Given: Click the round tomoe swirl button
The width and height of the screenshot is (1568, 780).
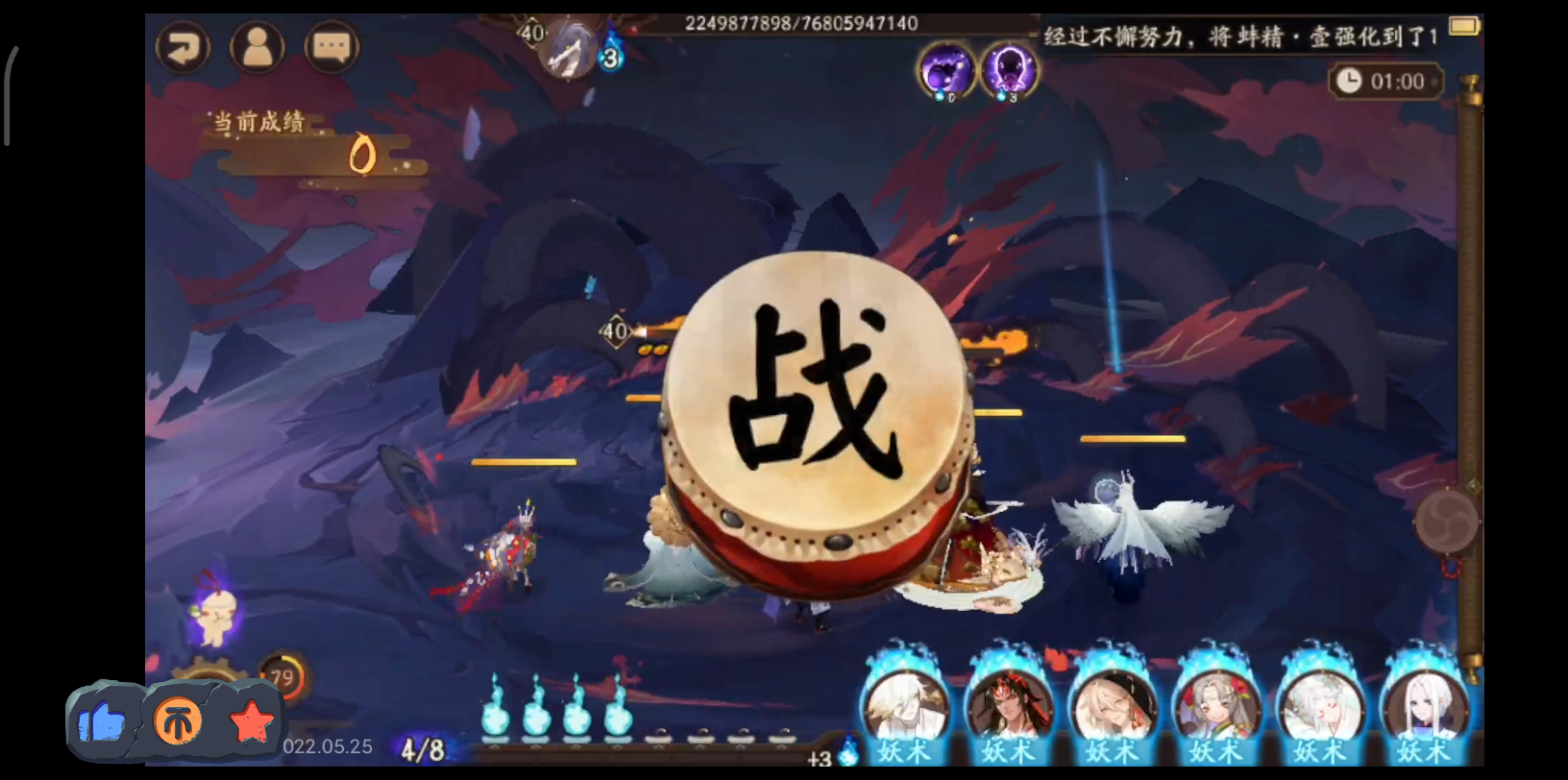Looking at the screenshot, I should [1445, 522].
